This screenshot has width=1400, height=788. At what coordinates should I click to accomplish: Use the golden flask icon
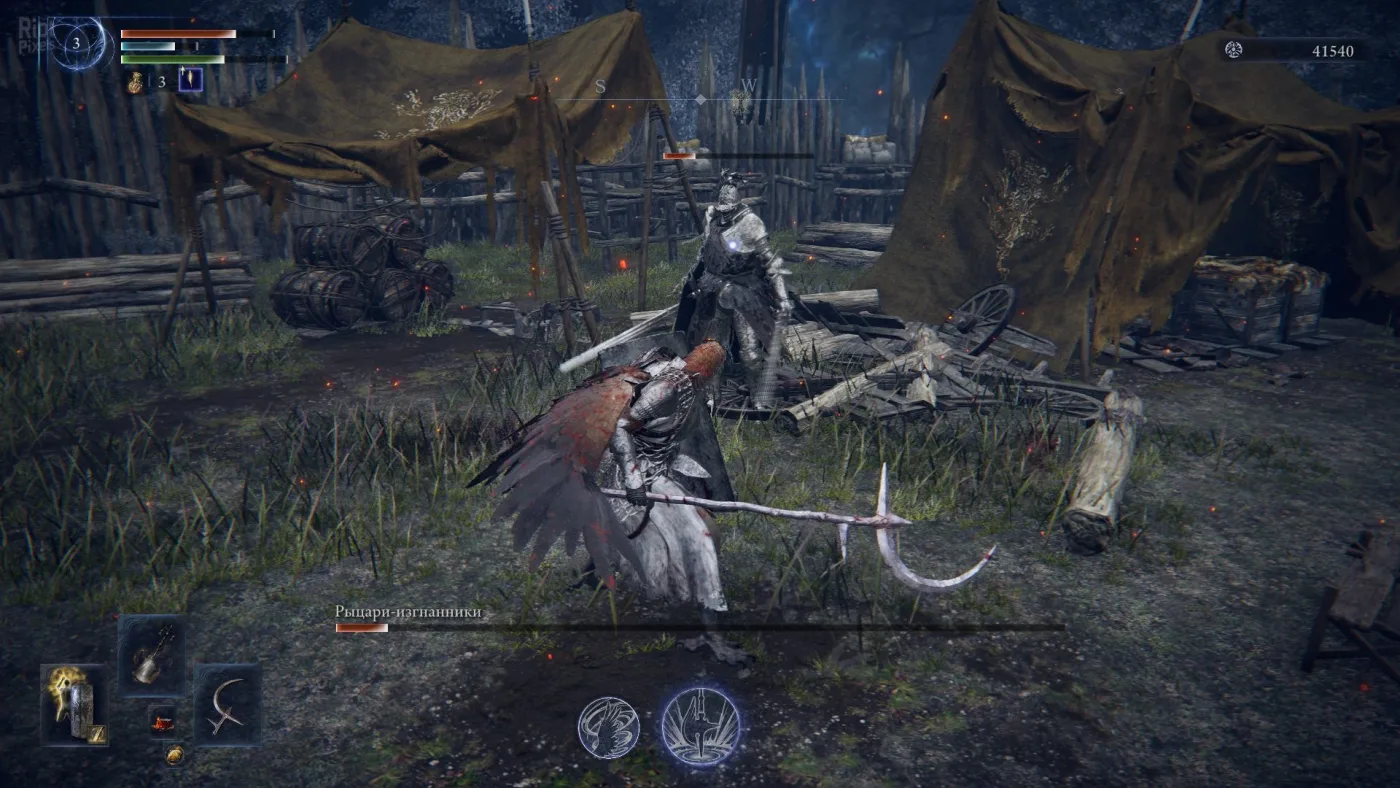pos(135,83)
